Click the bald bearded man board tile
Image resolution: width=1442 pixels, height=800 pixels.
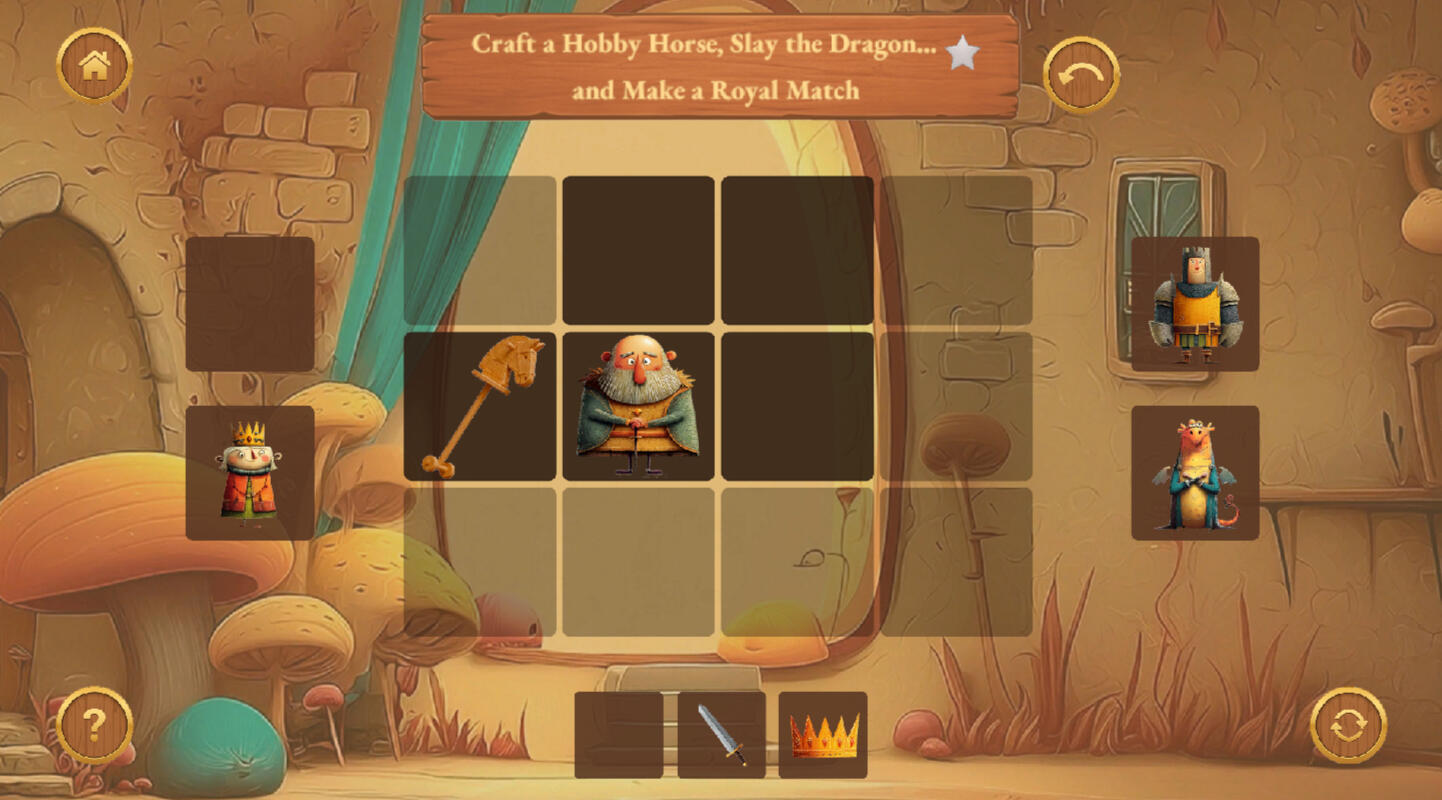[x=638, y=406]
